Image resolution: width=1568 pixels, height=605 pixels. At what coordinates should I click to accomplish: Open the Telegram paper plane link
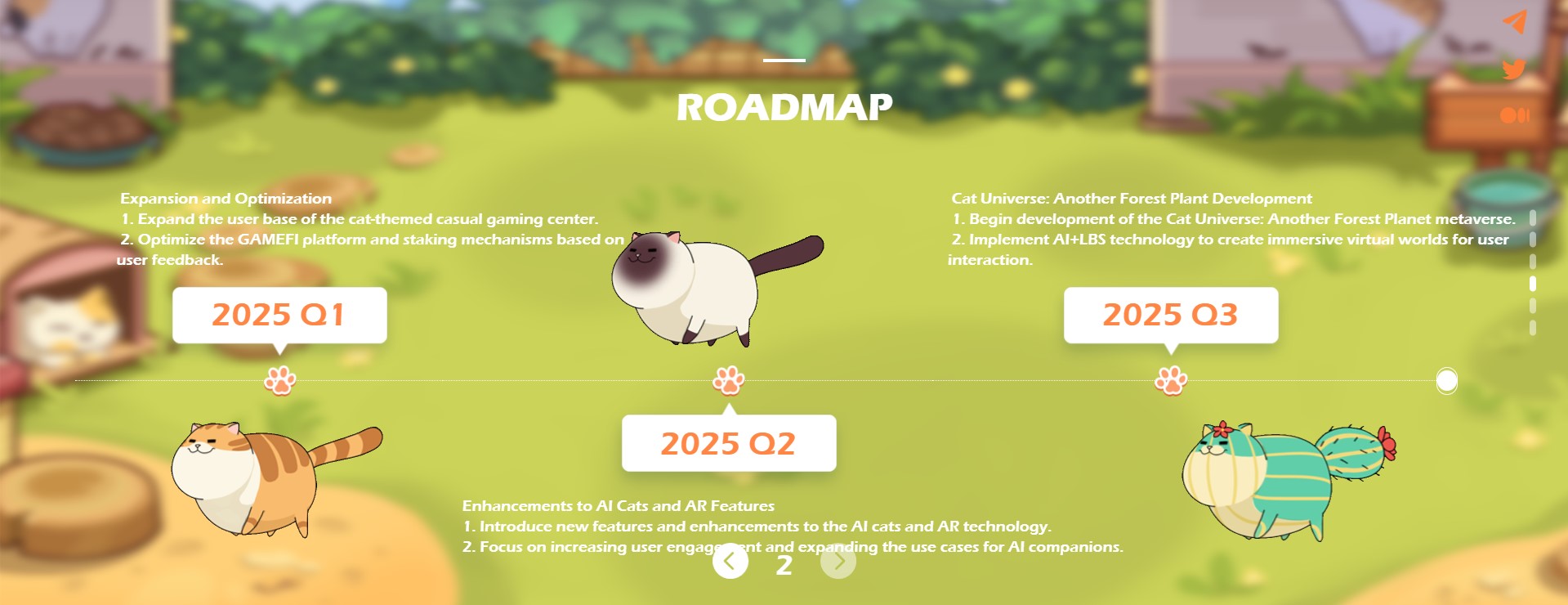(1514, 22)
